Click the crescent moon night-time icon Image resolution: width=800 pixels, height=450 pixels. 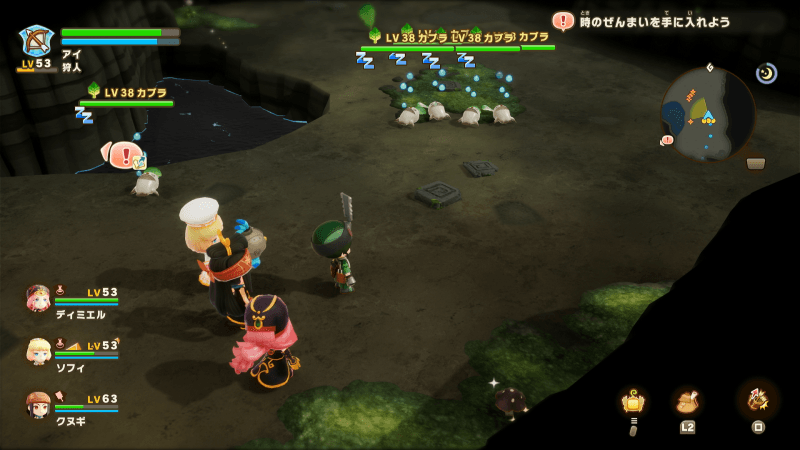(x=766, y=73)
